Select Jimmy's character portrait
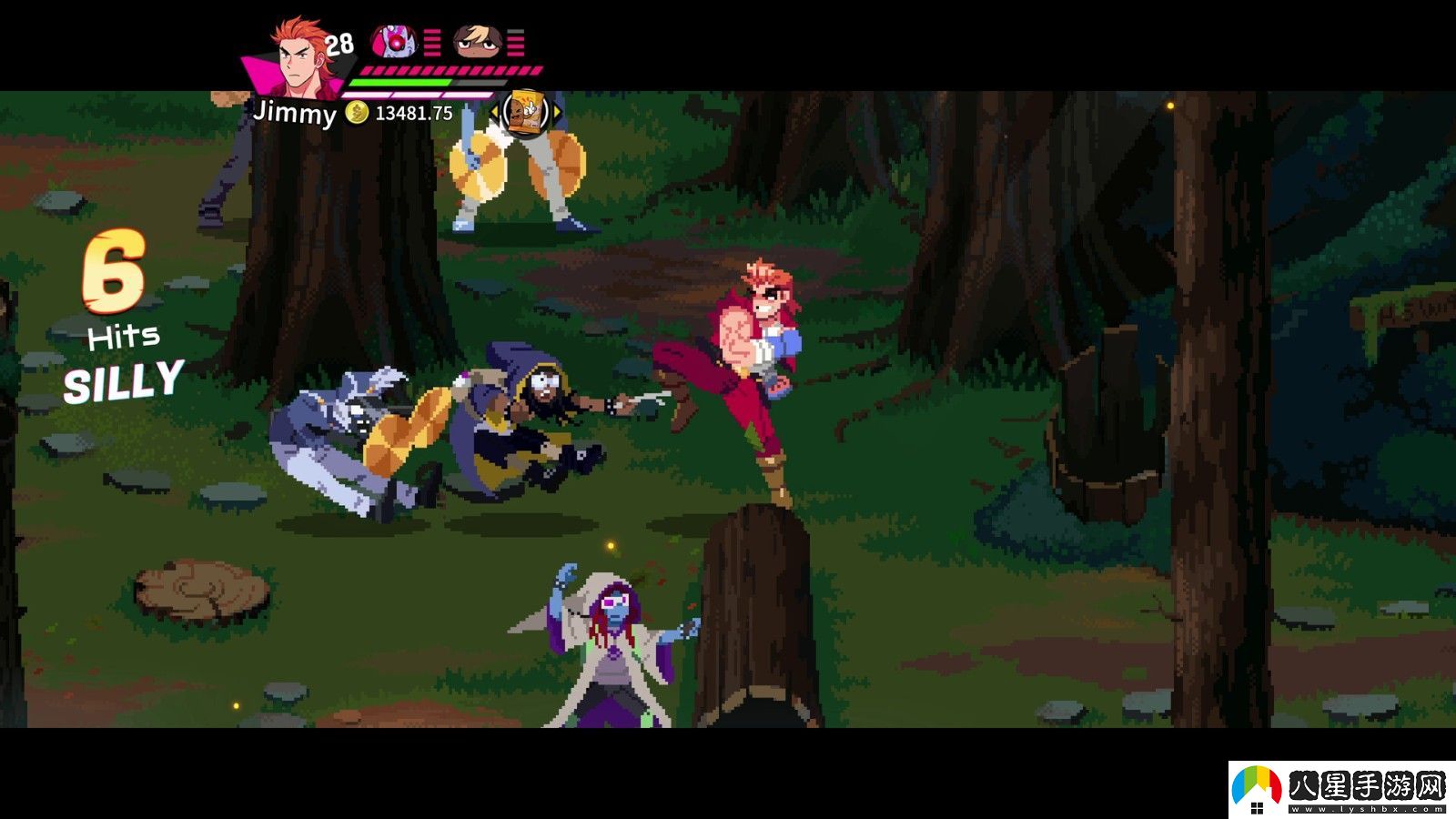Image resolution: width=1456 pixels, height=819 pixels. (298, 56)
